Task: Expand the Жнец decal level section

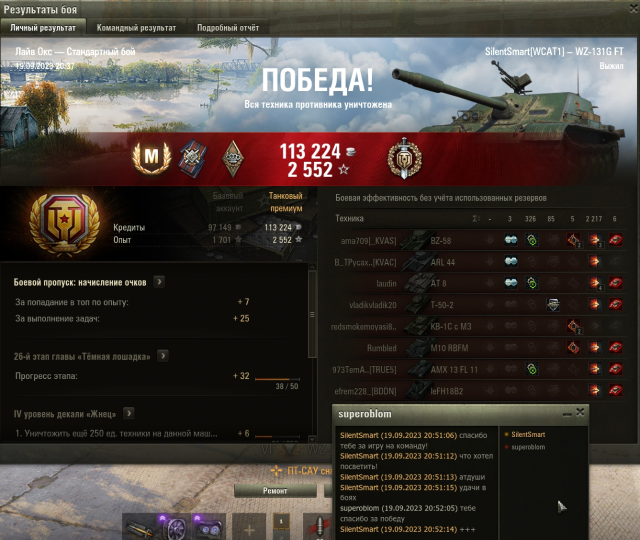Action: [x=128, y=413]
